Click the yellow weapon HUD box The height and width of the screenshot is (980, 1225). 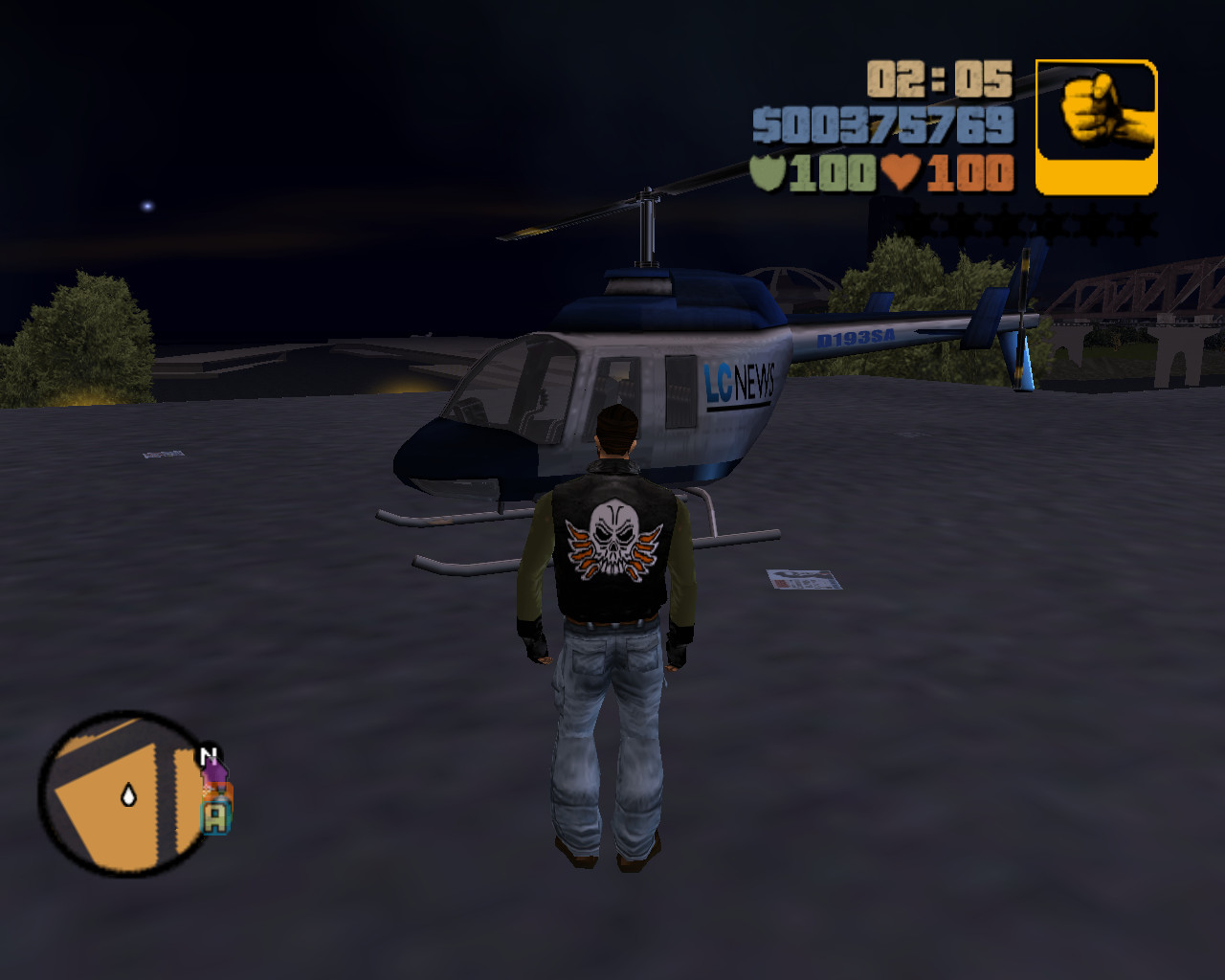[x=1095, y=122]
